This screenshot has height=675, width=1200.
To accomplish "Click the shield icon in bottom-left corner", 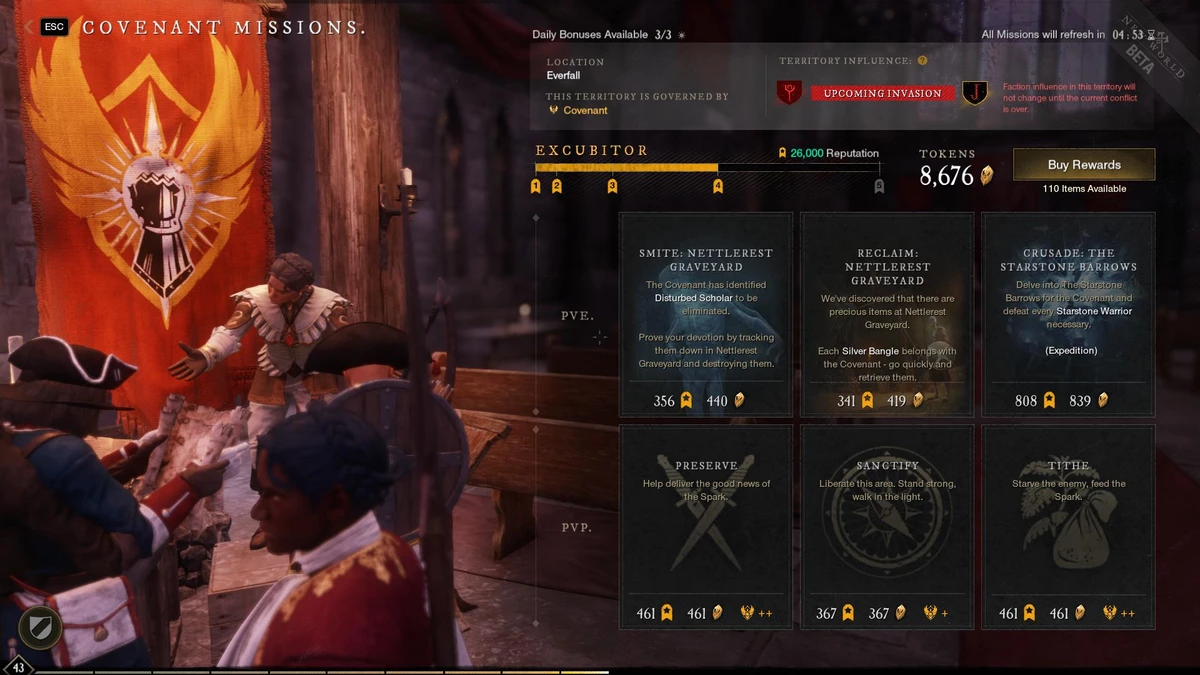I will [40, 628].
